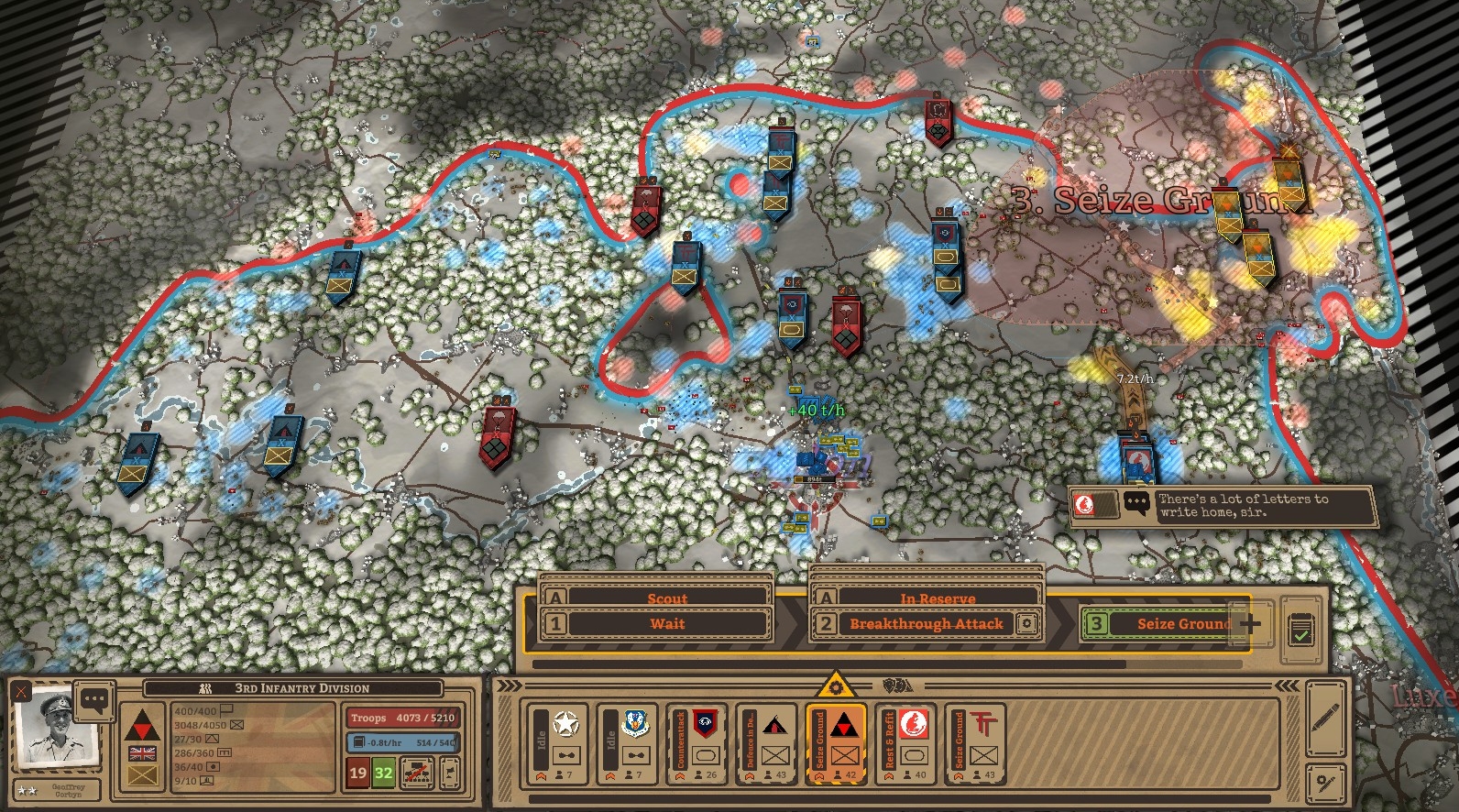Open the commander speech bubble dialogue
The width and height of the screenshot is (1459, 812).
pyautogui.click(x=94, y=700)
